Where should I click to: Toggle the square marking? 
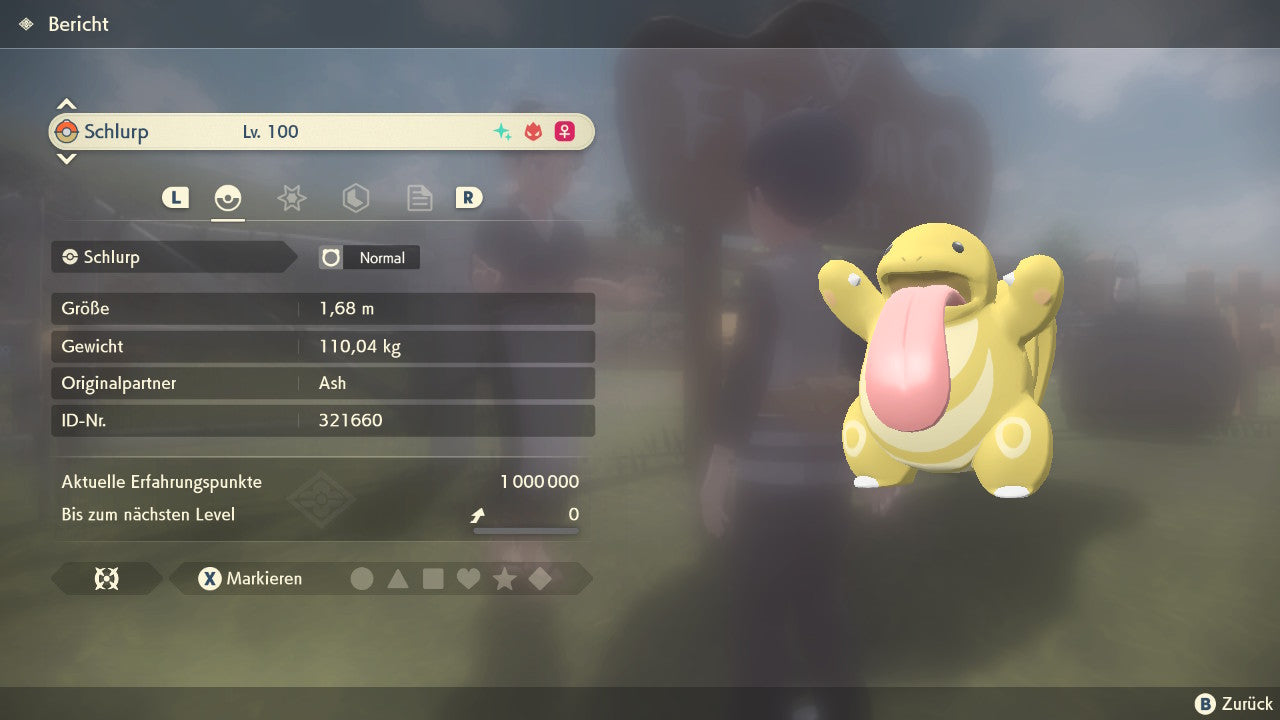[x=433, y=578]
